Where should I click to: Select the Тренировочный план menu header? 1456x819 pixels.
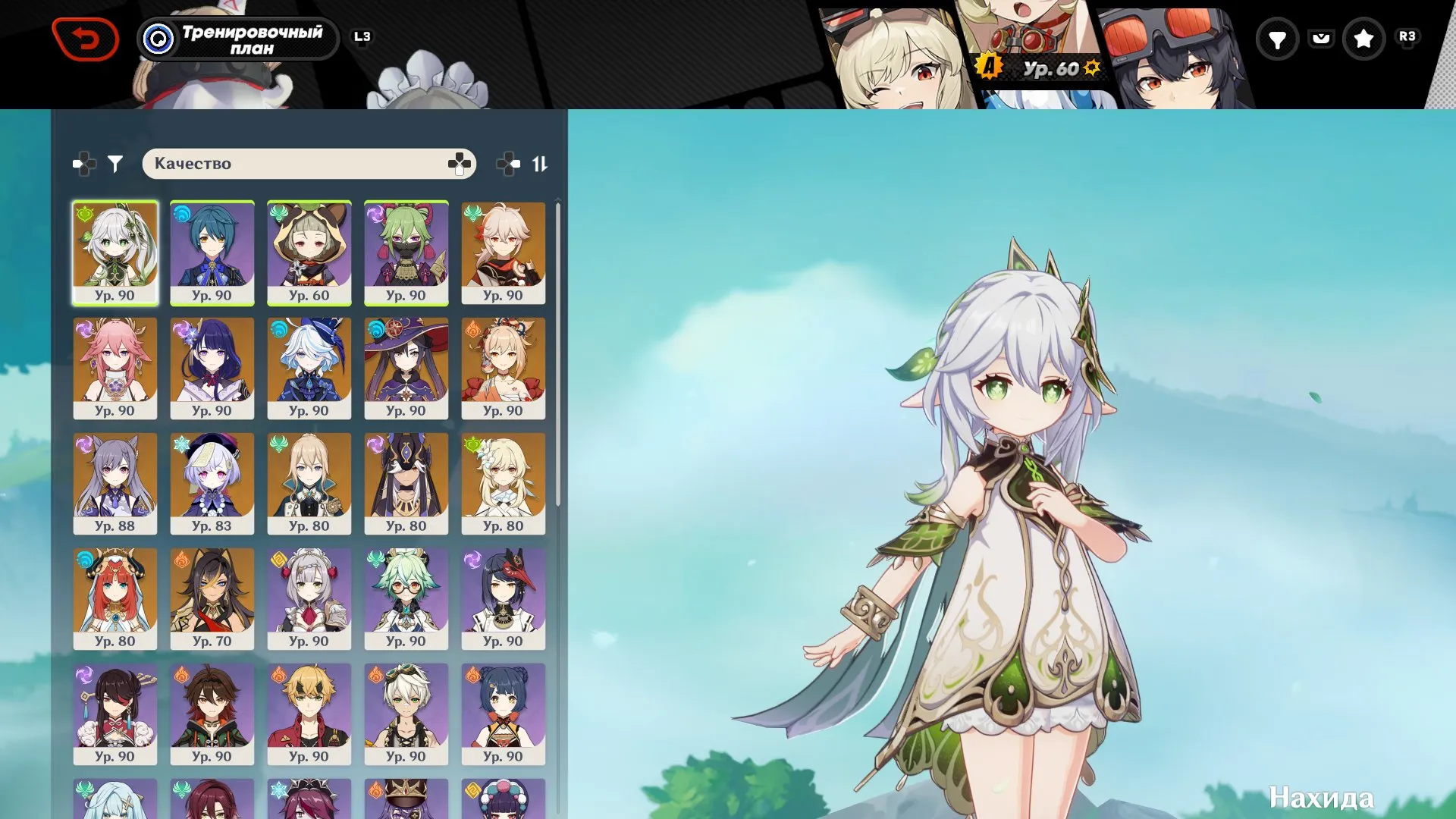(237, 39)
